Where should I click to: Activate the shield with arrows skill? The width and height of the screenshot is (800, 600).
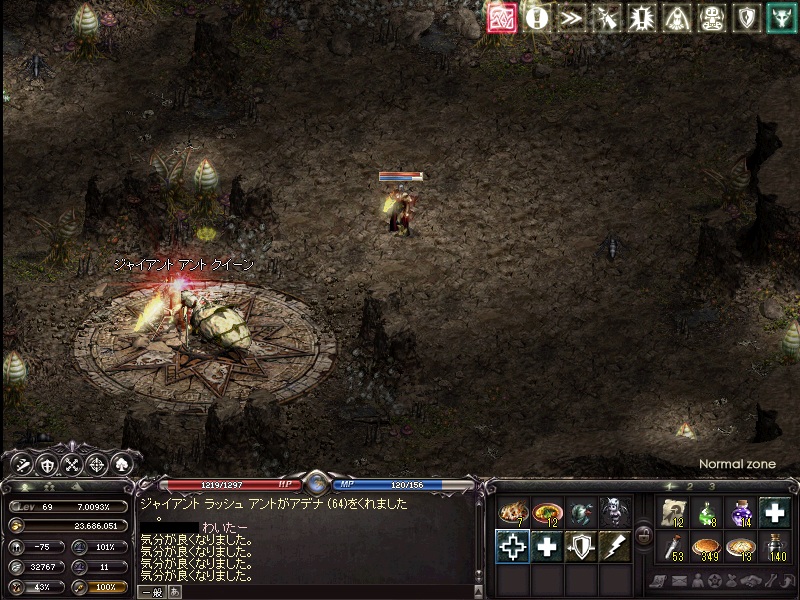tap(581, 547)
